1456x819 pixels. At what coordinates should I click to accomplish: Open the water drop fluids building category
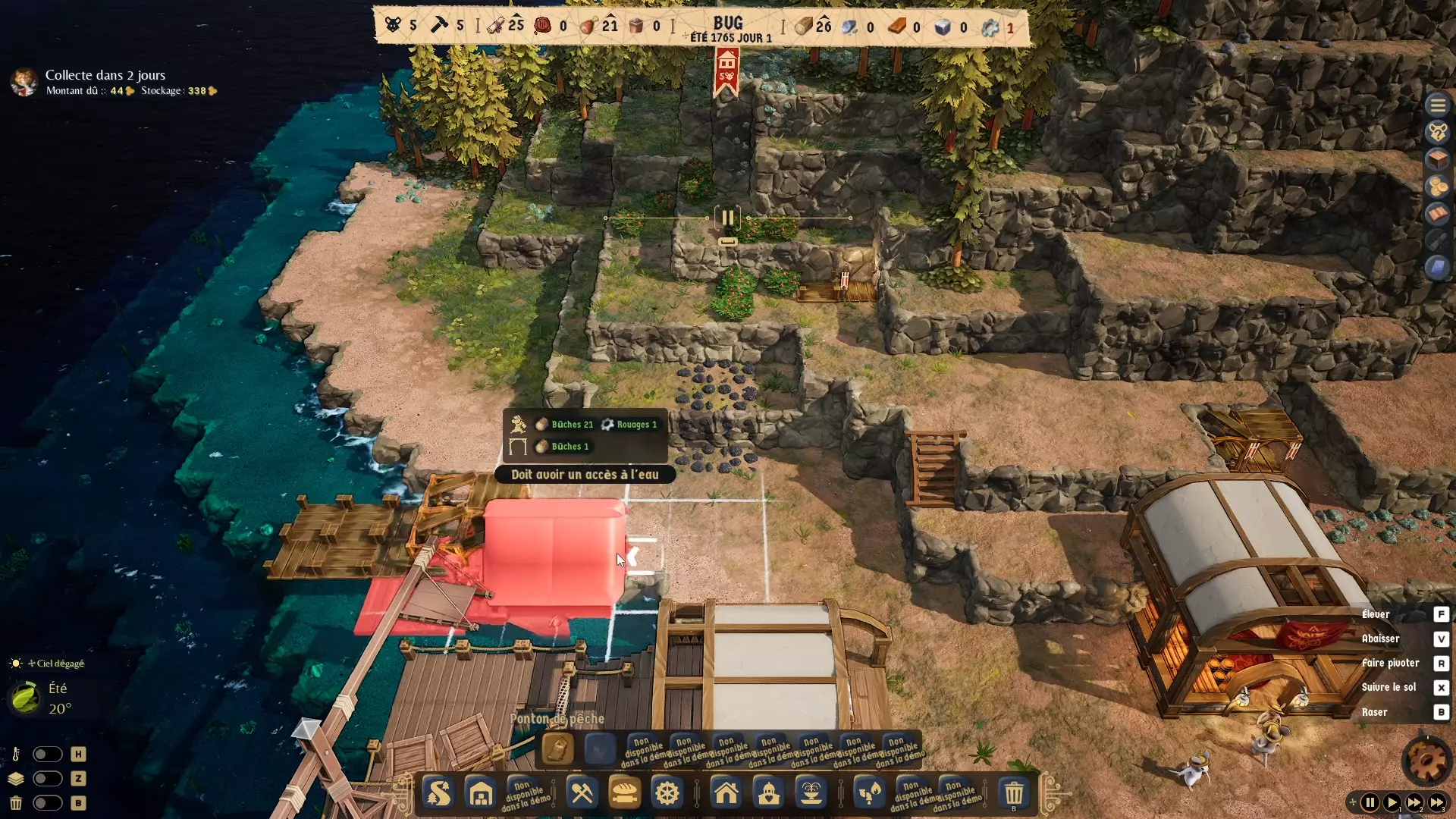[x=869, y=794]
